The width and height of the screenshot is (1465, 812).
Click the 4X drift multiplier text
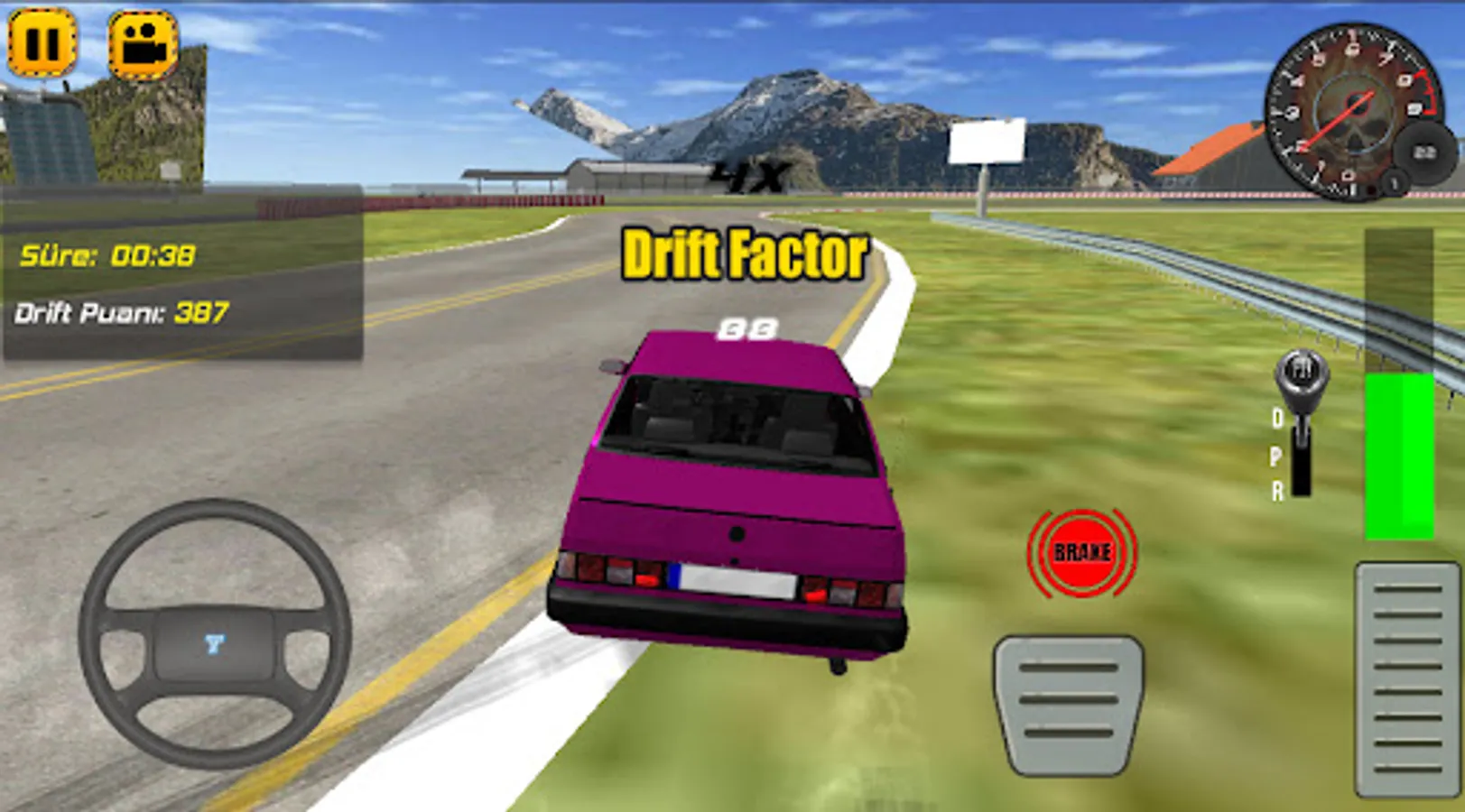point(751,174)
